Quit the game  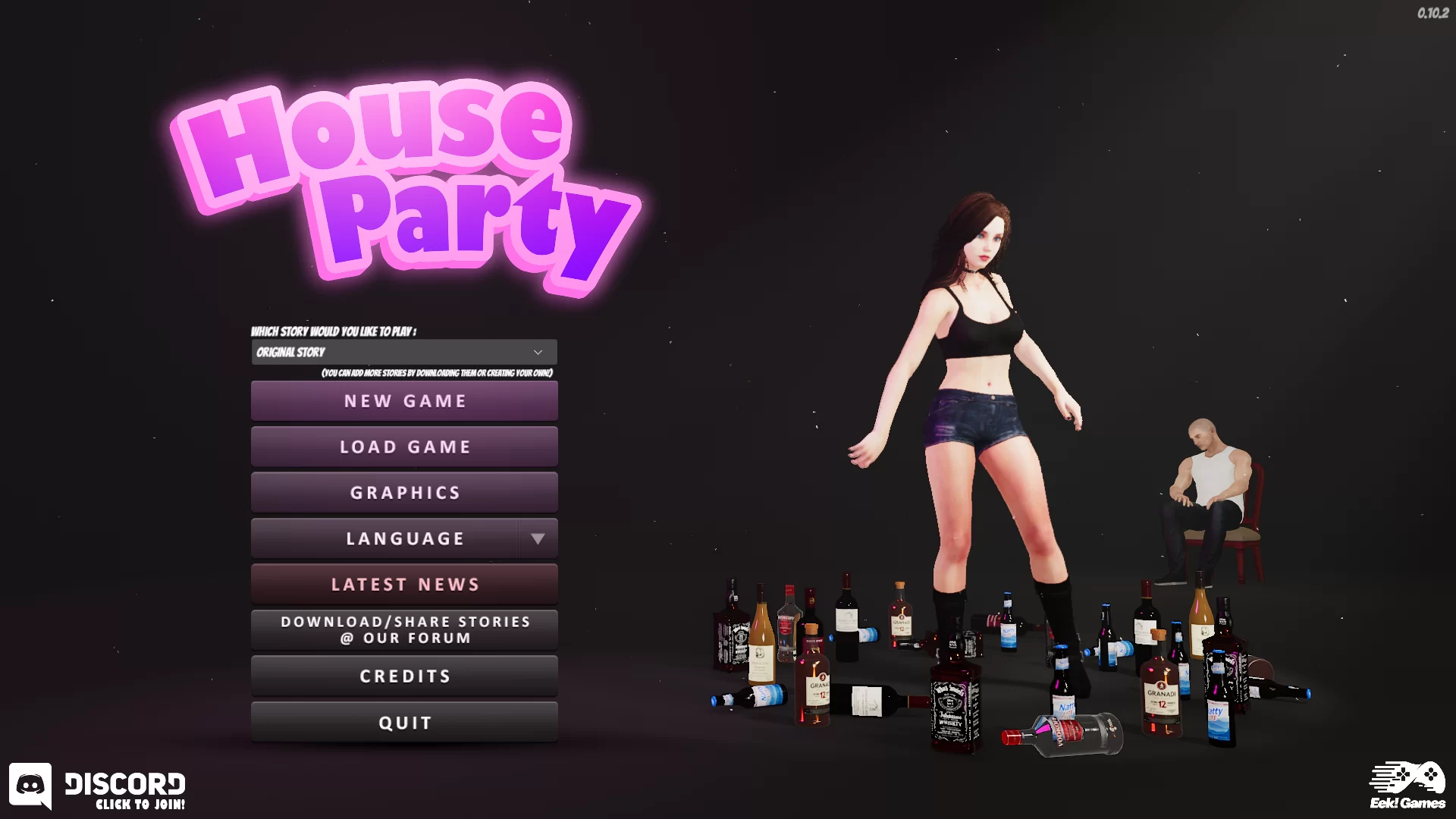tap(404, 723)
